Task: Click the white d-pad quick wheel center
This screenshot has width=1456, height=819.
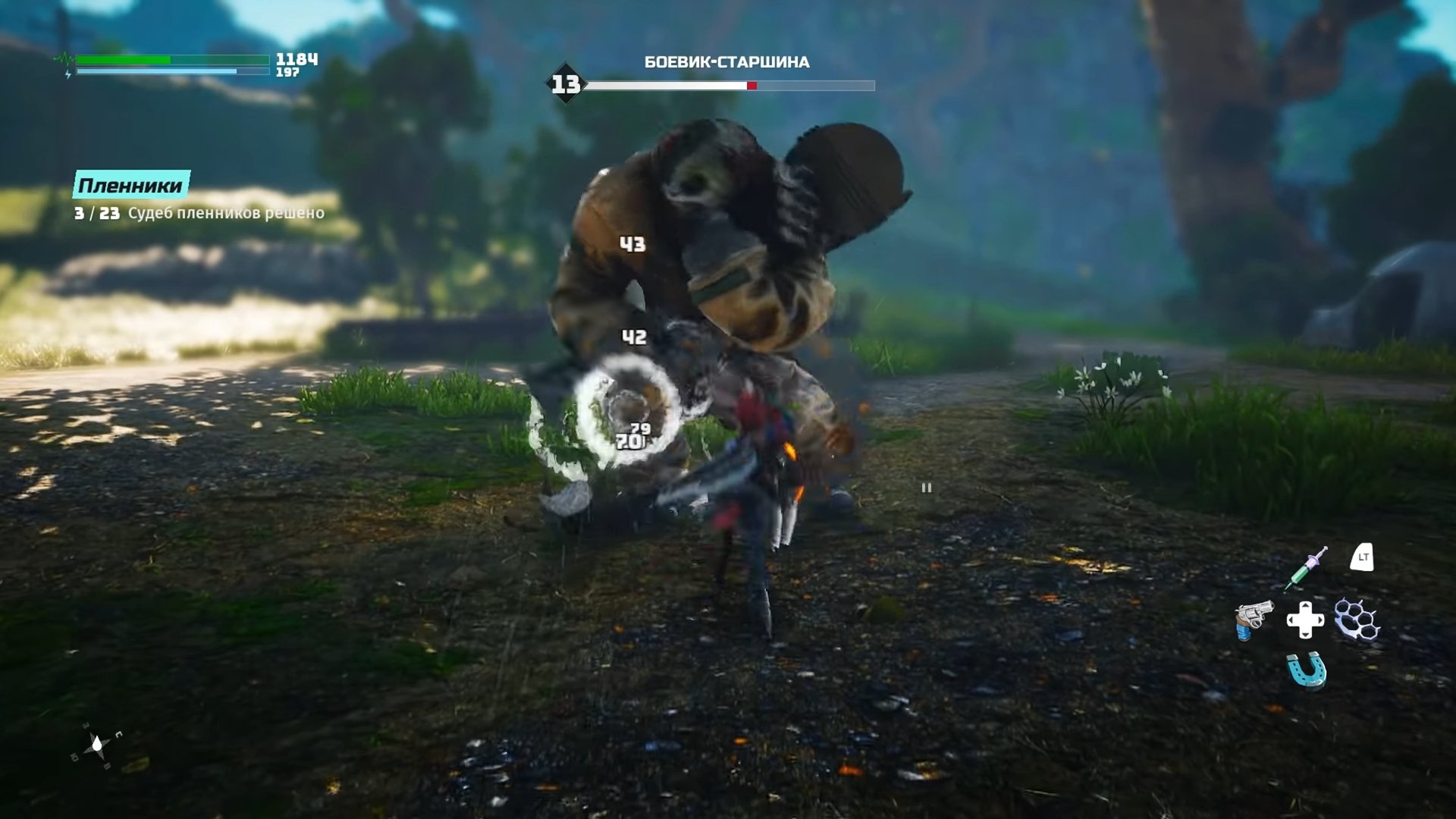Action: click(x=1305, y=620)
